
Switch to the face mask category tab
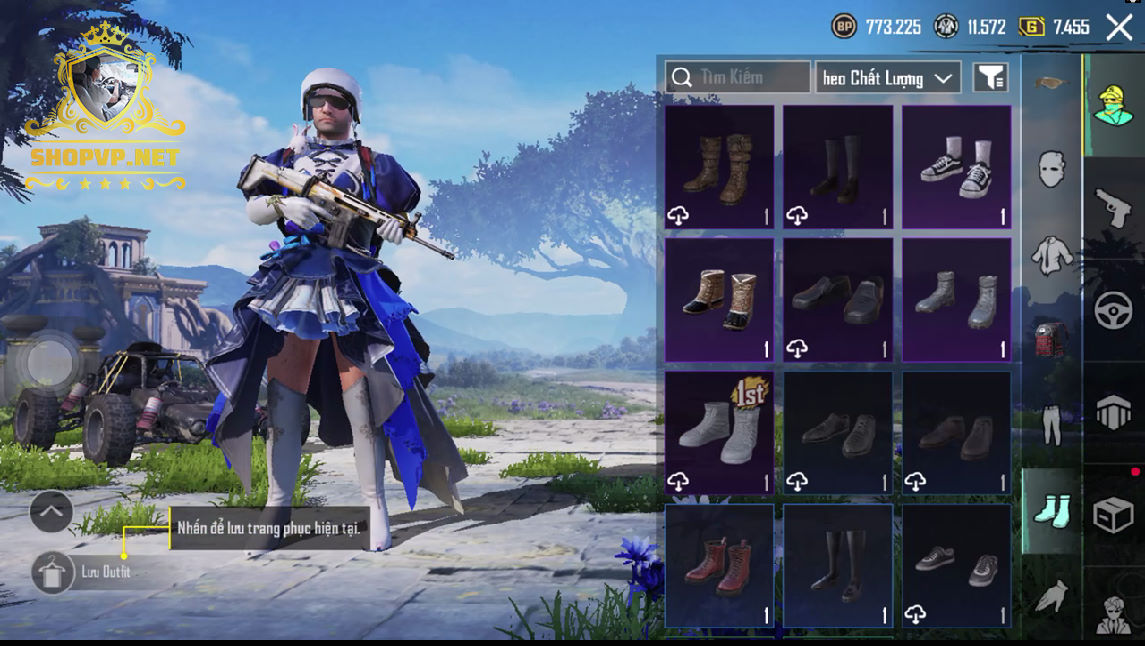click(1049, 171)
